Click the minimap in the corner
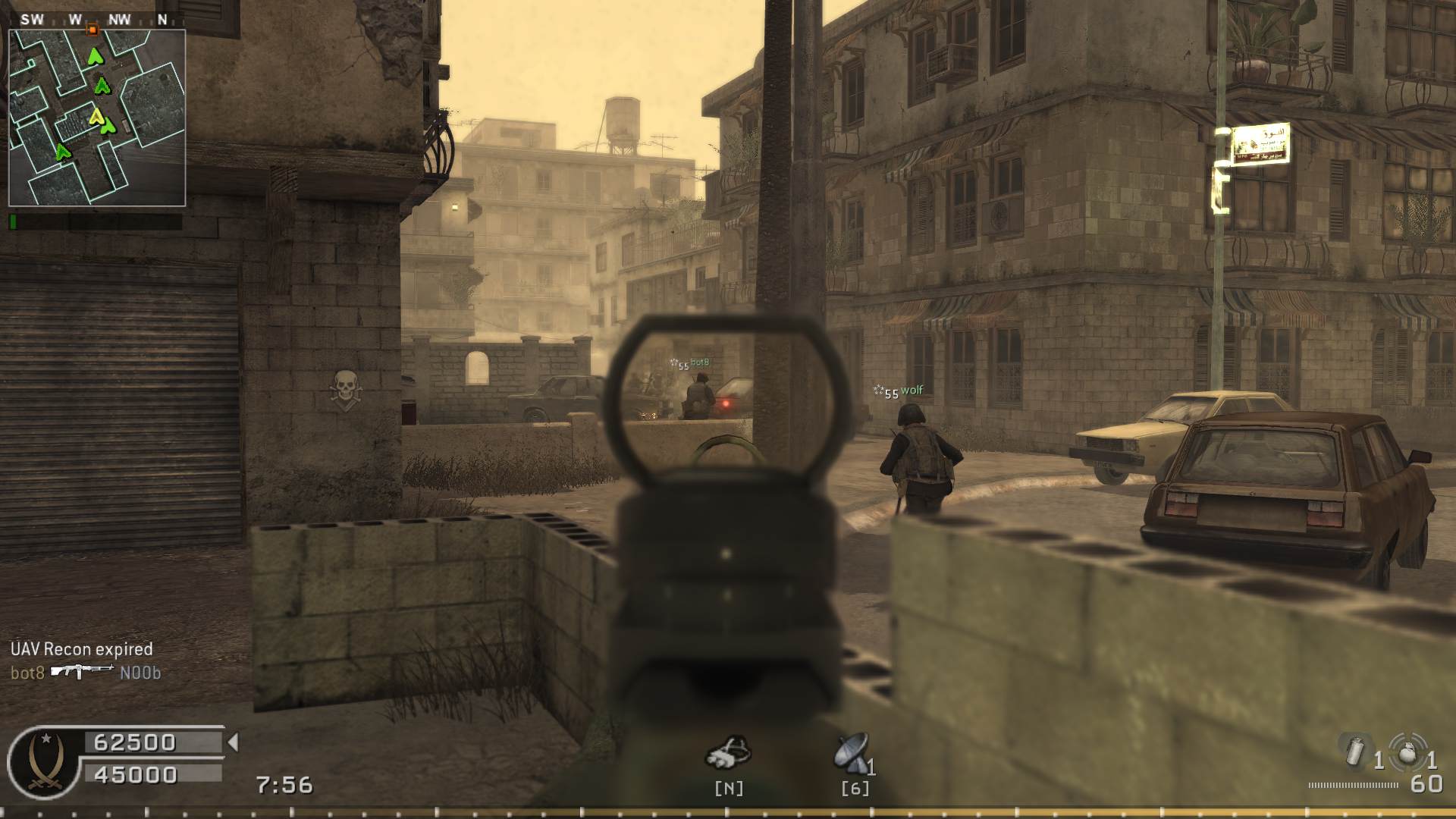Screen dimensions: 1456x819 pos(97,118)
